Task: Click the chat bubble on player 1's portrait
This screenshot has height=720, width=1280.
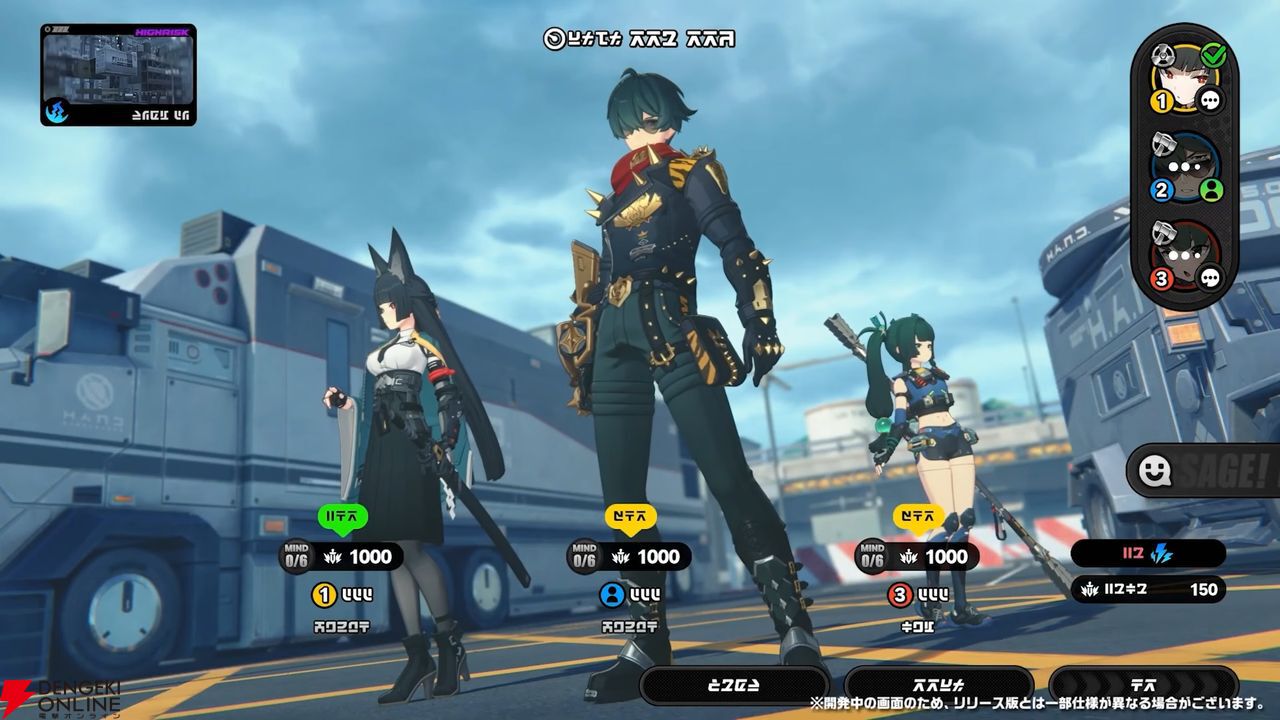Action: [x=1211, y=100]
